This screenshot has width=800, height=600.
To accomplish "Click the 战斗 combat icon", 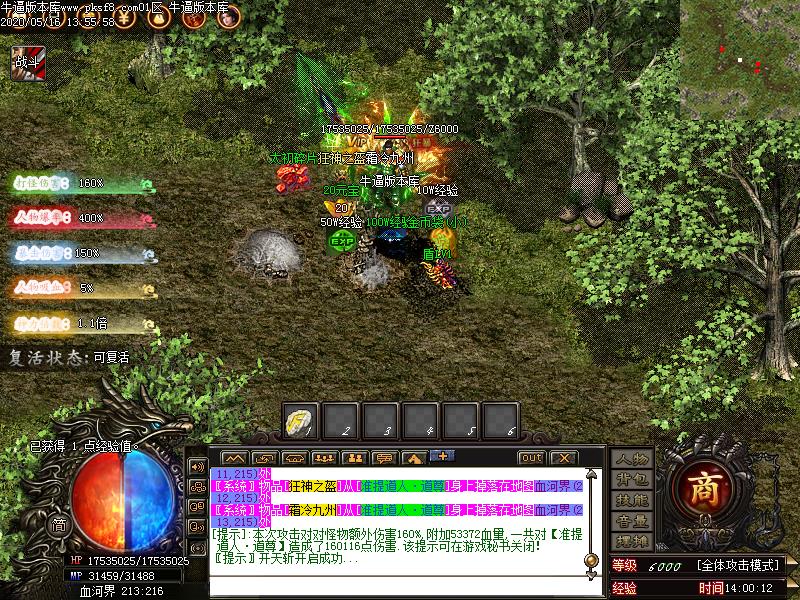I will pos(23,63).
